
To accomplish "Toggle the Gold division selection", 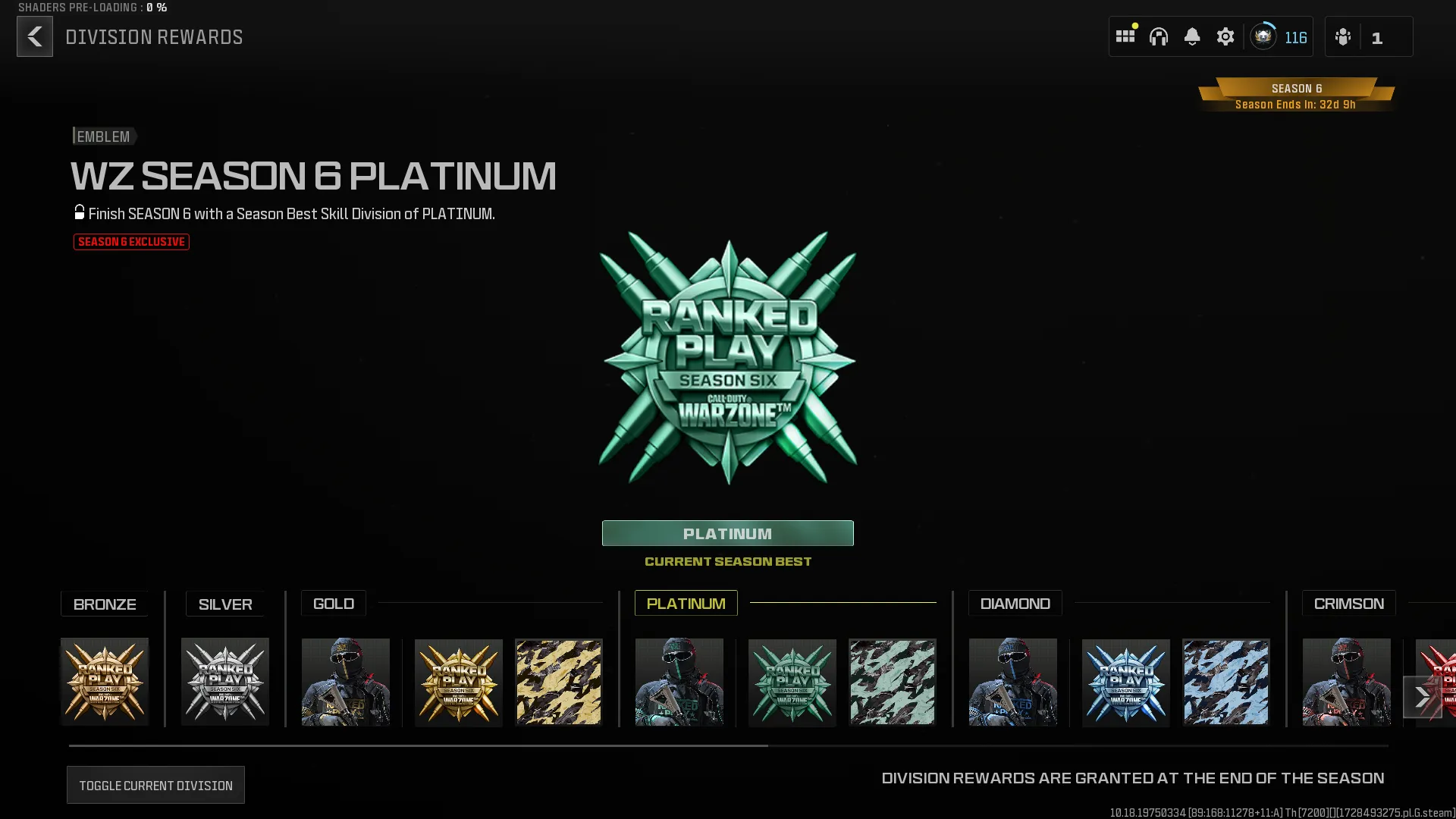I will point(333,603).
